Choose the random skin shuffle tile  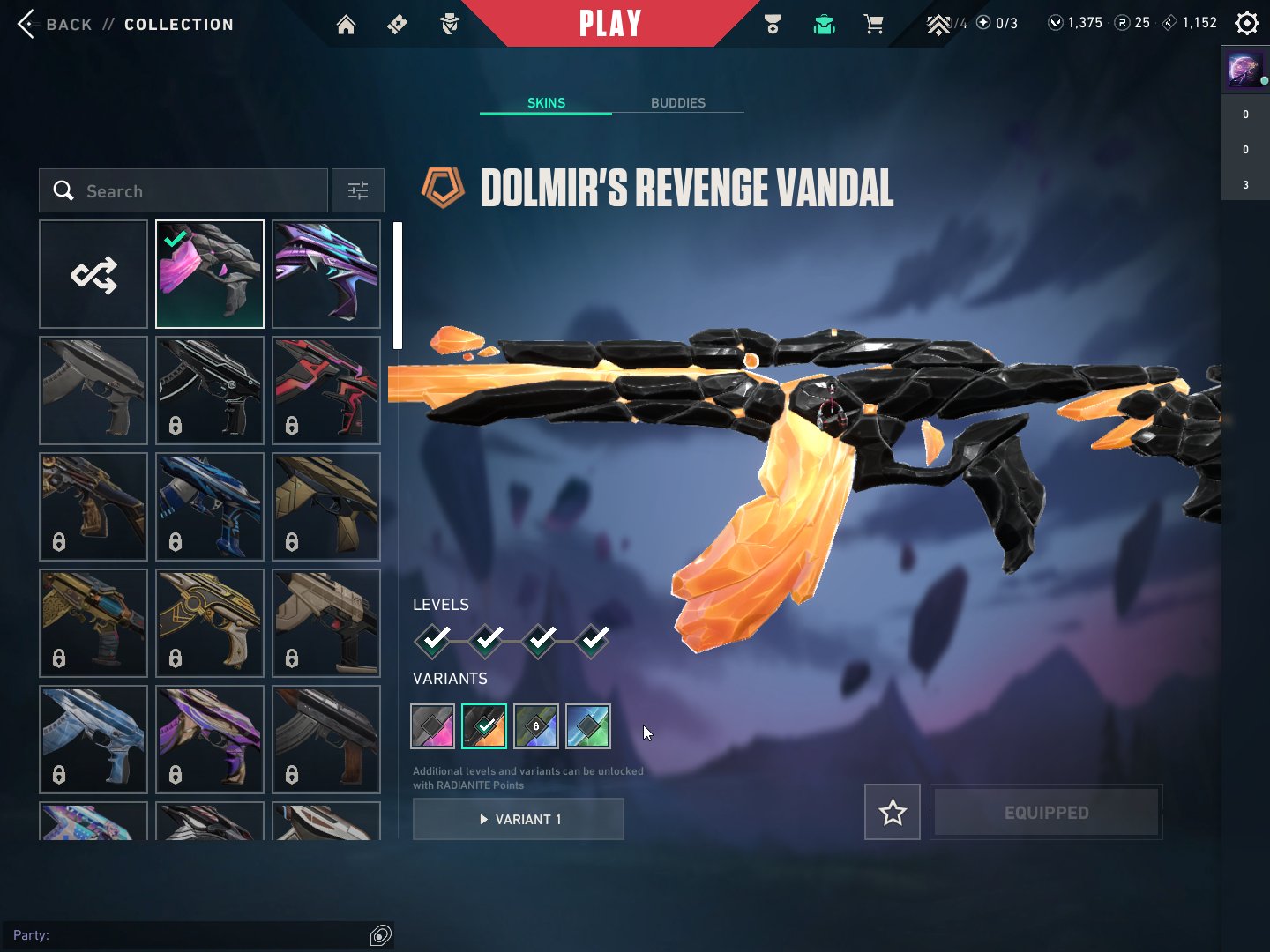point(93,274)
